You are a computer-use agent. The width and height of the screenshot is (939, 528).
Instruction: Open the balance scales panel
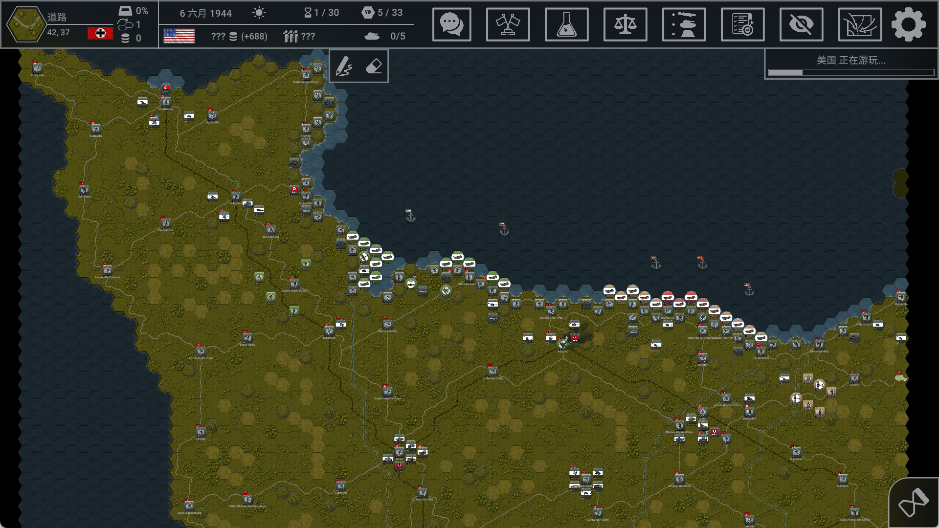tap(625, 24)
